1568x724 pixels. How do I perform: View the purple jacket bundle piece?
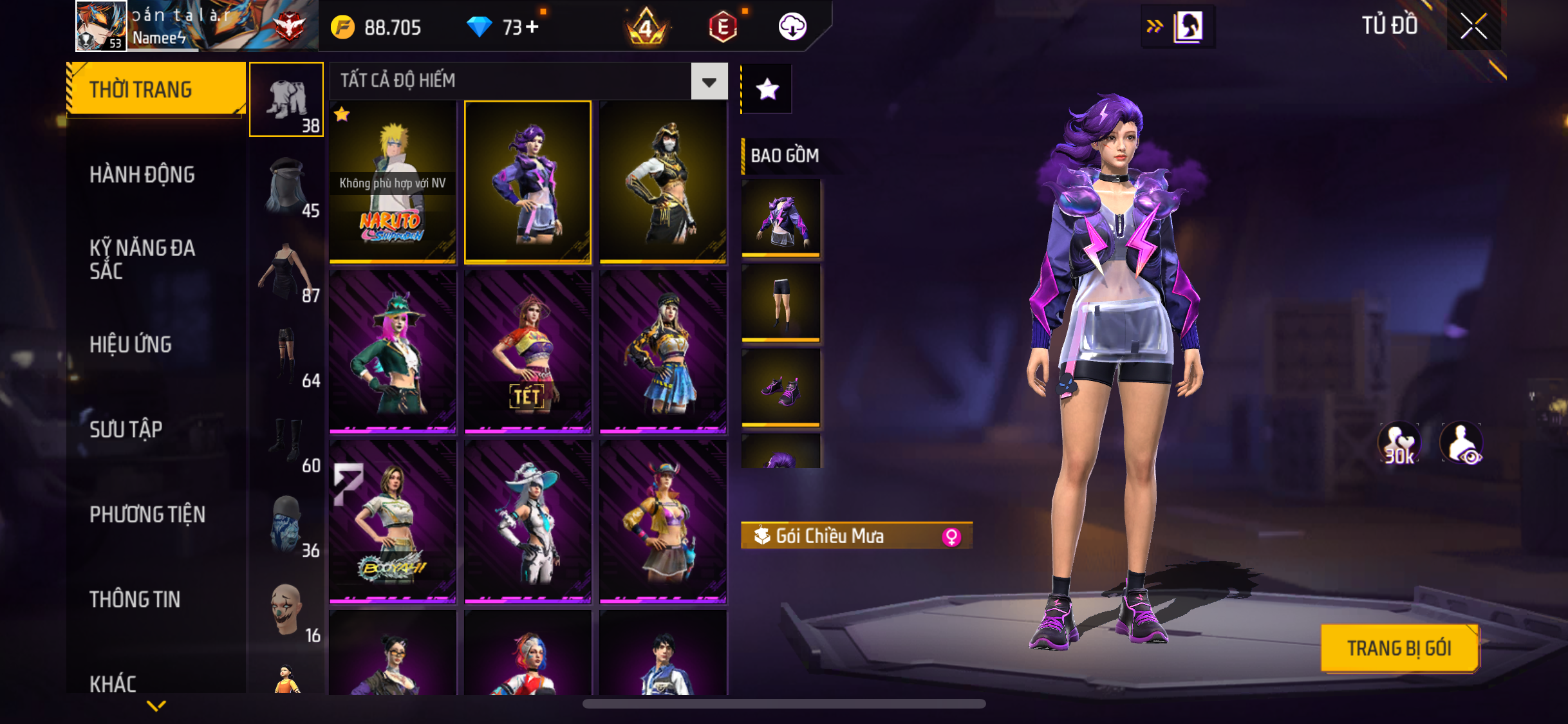point(781,217)
